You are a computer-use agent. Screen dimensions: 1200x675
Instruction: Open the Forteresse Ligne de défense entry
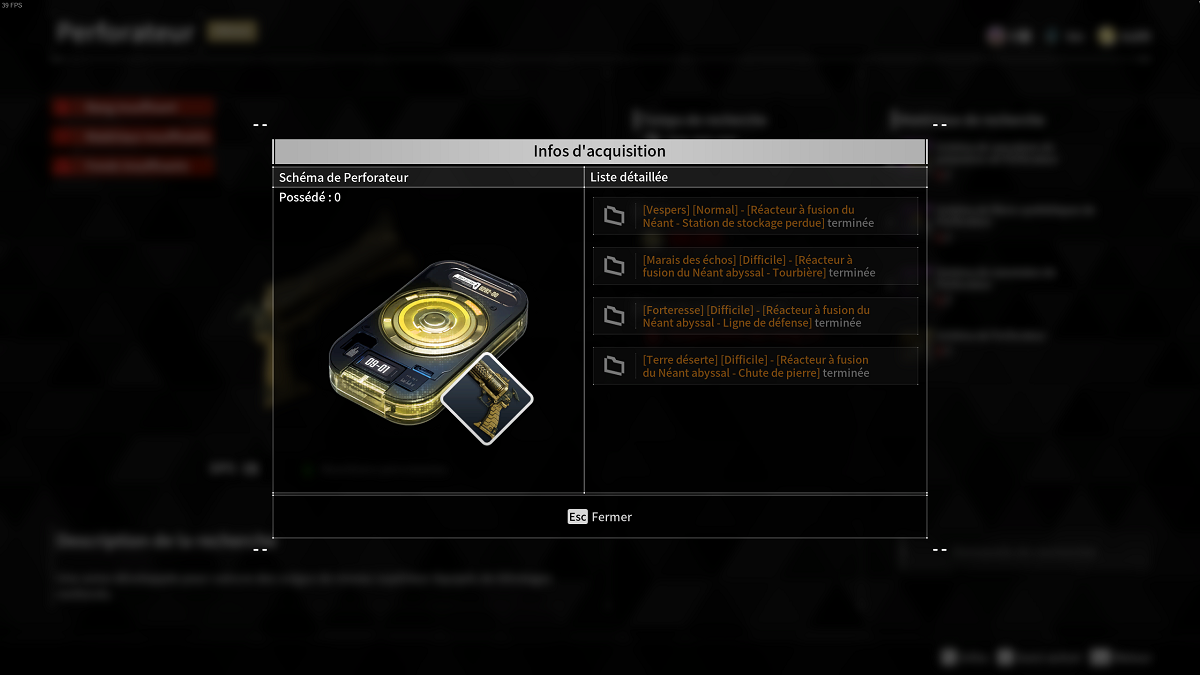755,316
